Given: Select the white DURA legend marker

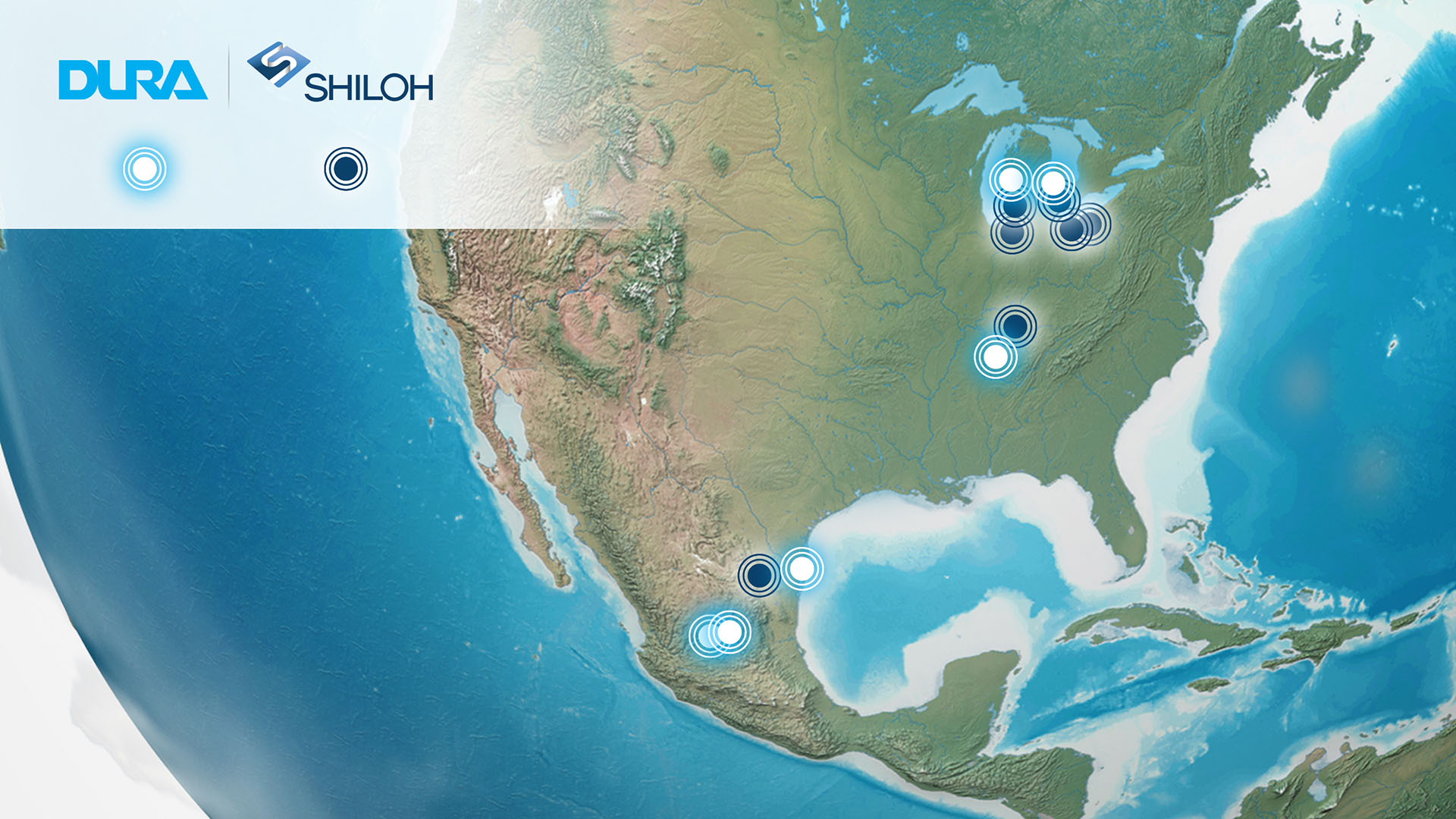Looking at the screenshot, I should pos(145,168).
